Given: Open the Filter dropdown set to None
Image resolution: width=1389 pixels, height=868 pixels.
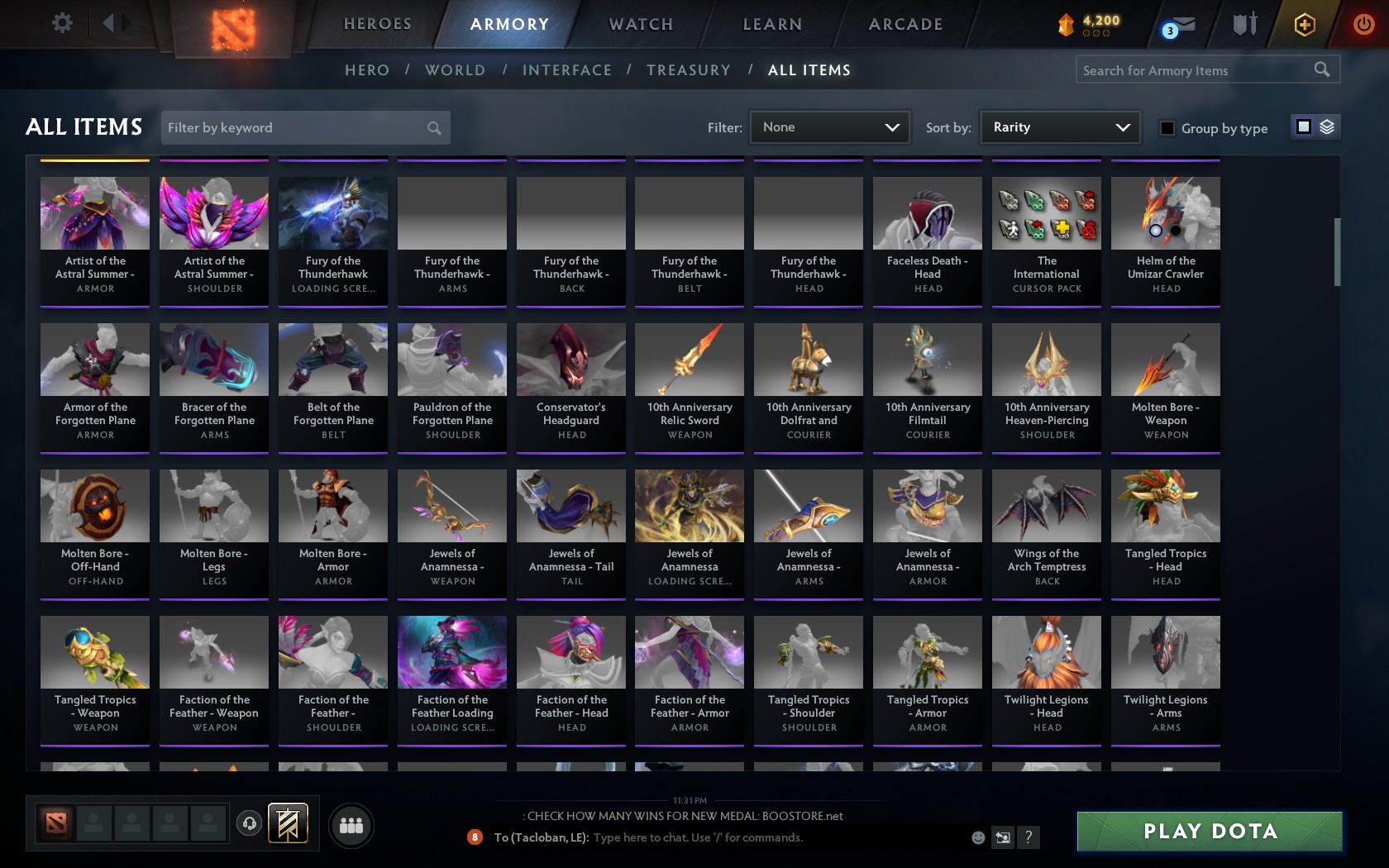Looking at the screenshot, I should (x=829, y=127).
